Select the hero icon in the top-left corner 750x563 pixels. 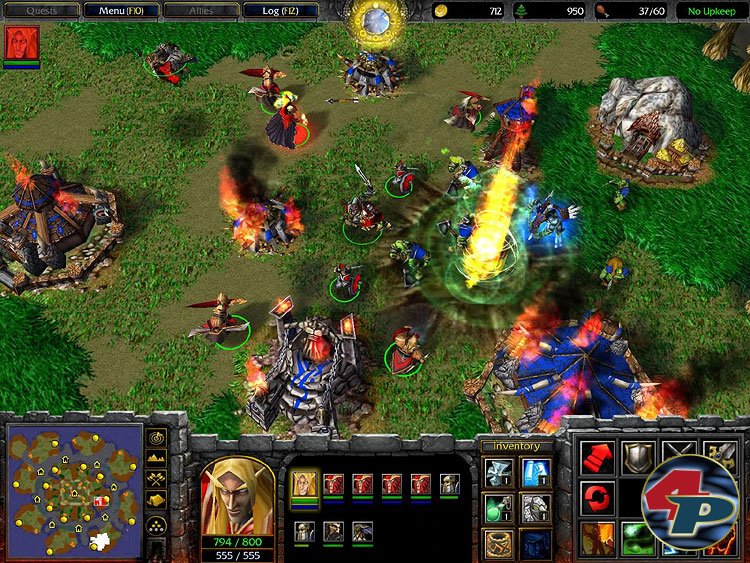20,44
